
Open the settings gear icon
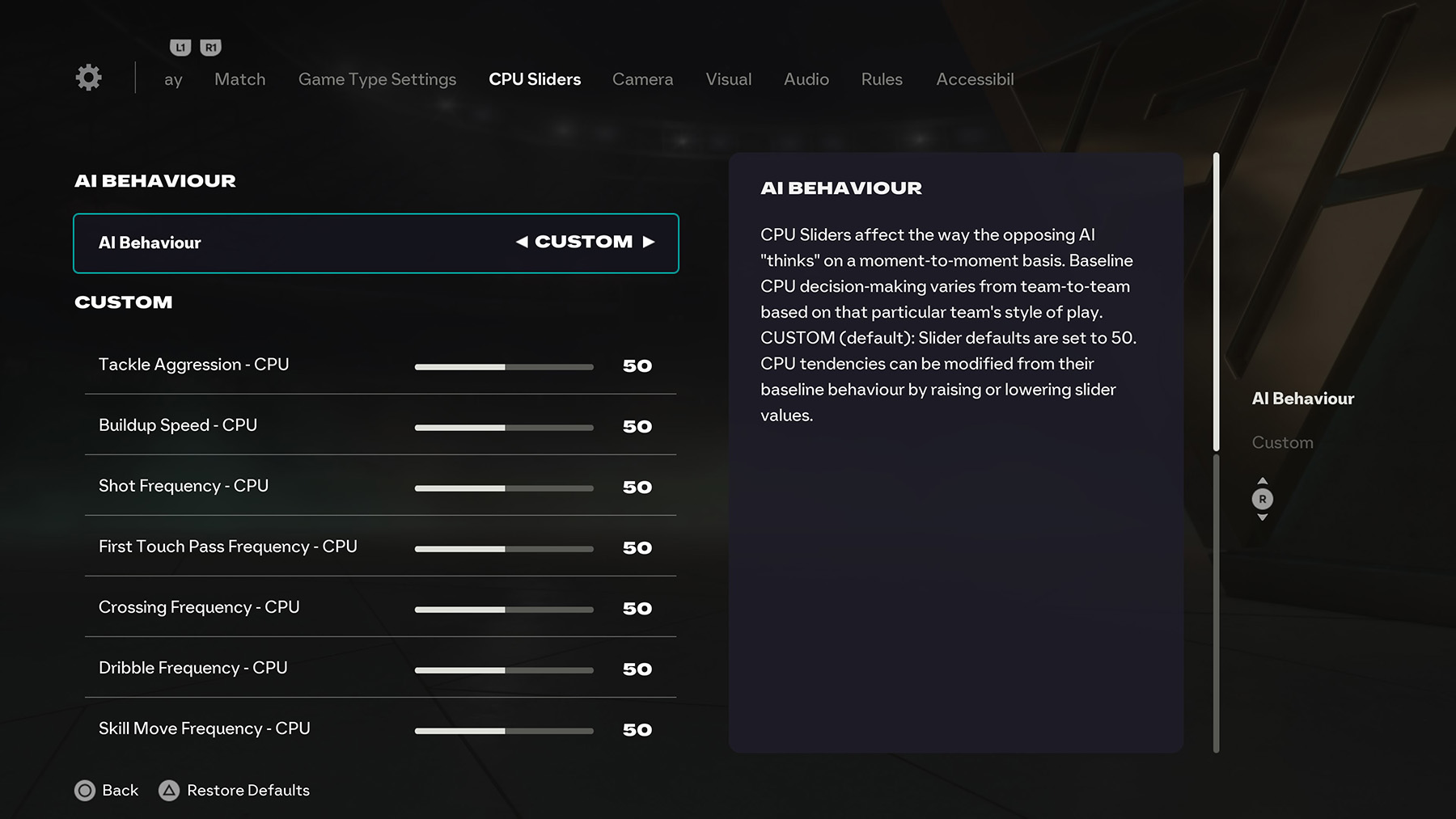tap(88, 77)
